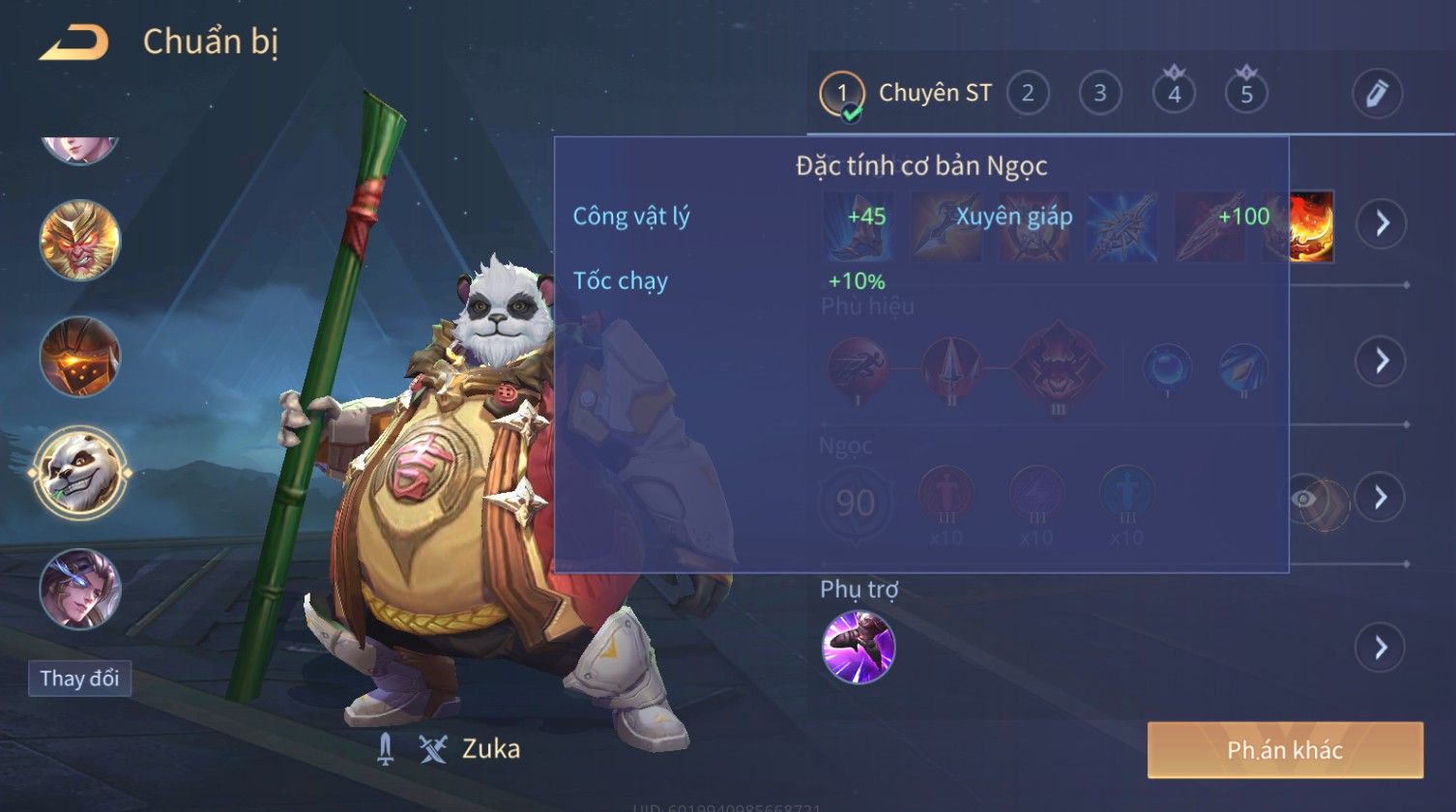Click the Thay đổi hero change button
Screen dimensions: 1456x812
pos(79,679)
